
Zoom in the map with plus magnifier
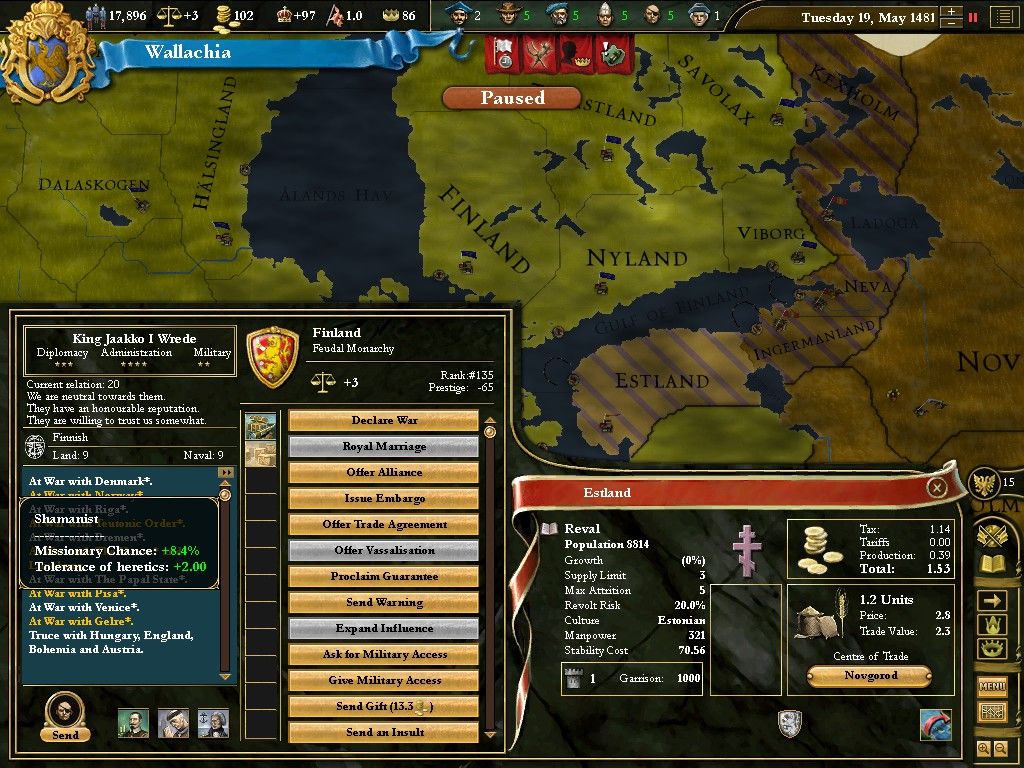[x=982, y=748]
